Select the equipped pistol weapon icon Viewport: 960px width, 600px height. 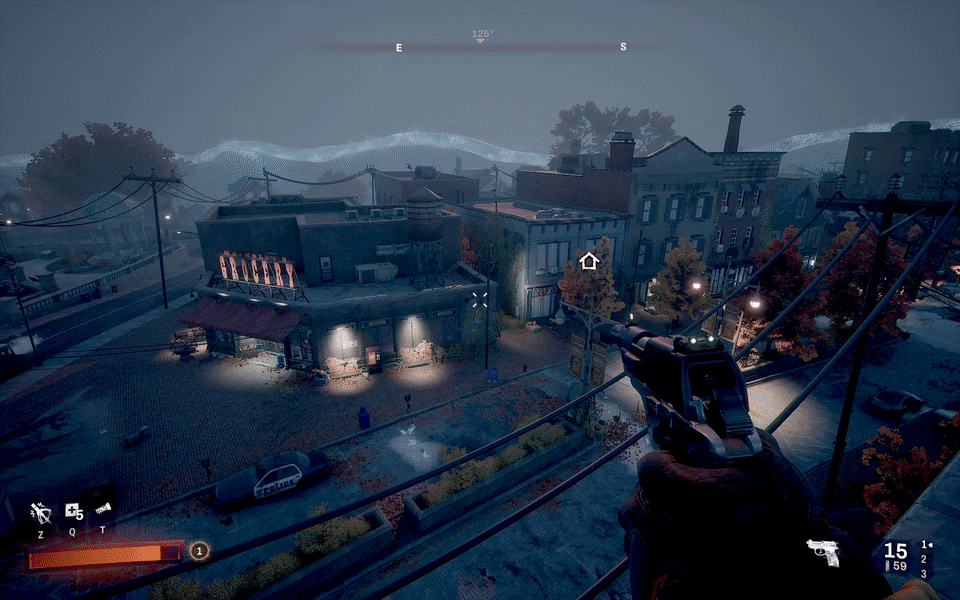point(823,552)
